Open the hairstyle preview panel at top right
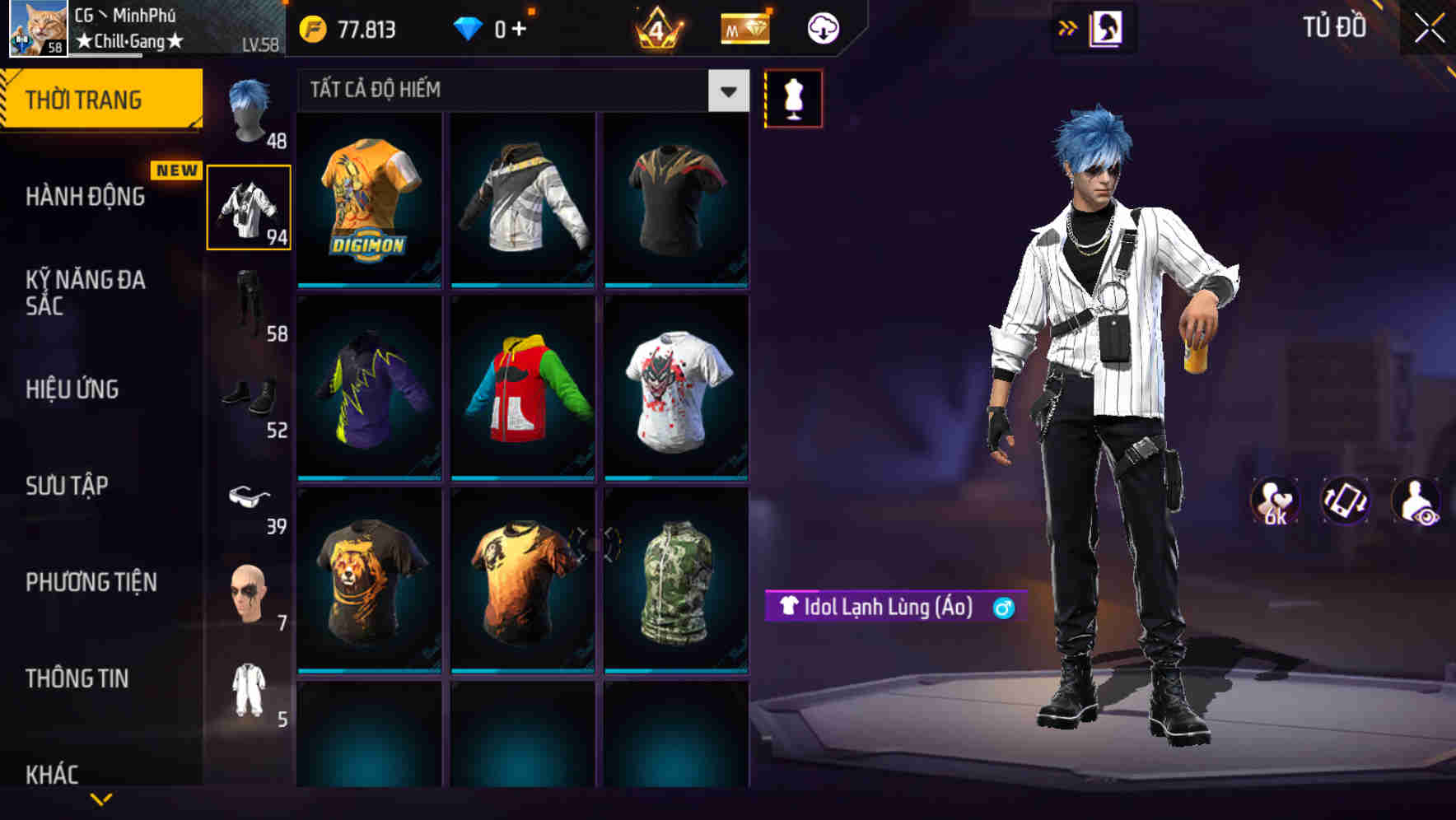This screenshot has height=820, width=1456. click(x=1107, y=27)
